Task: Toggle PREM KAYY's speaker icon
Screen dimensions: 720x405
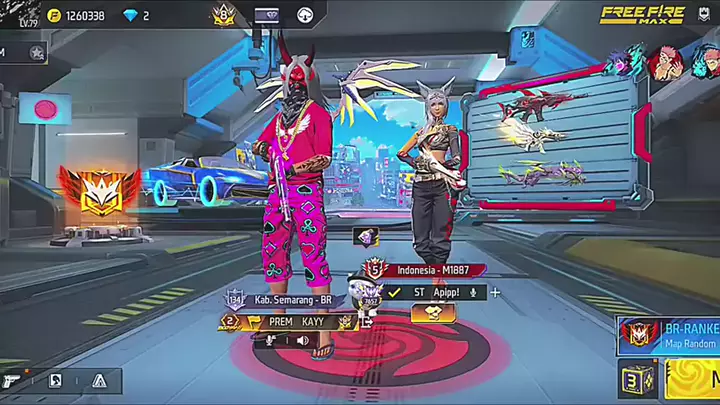Action: [x=302, y=340]
